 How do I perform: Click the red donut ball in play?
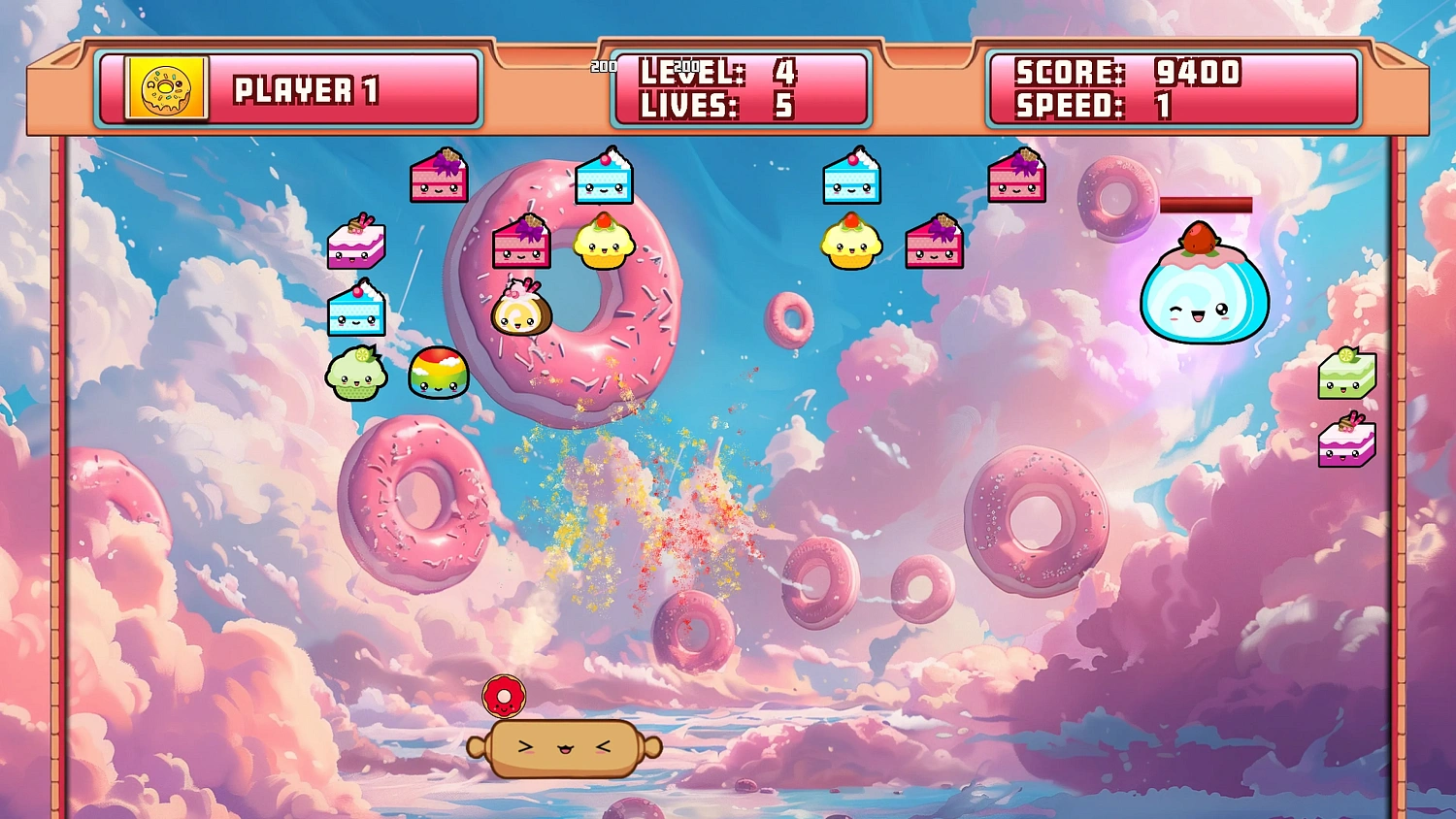505,694
